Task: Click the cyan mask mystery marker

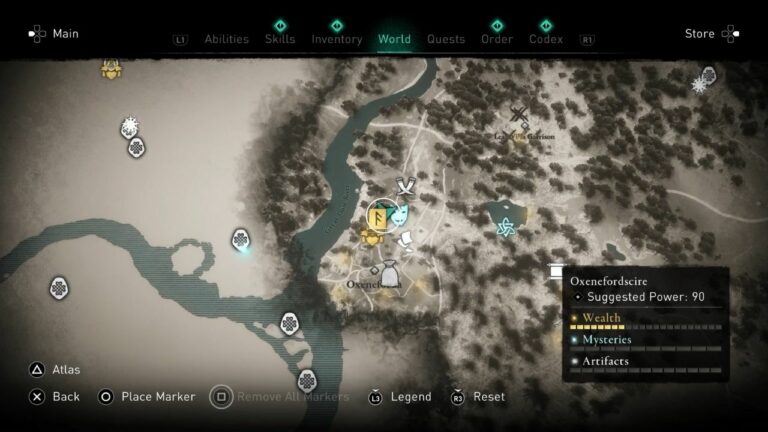Action: [x=400, y=213]
